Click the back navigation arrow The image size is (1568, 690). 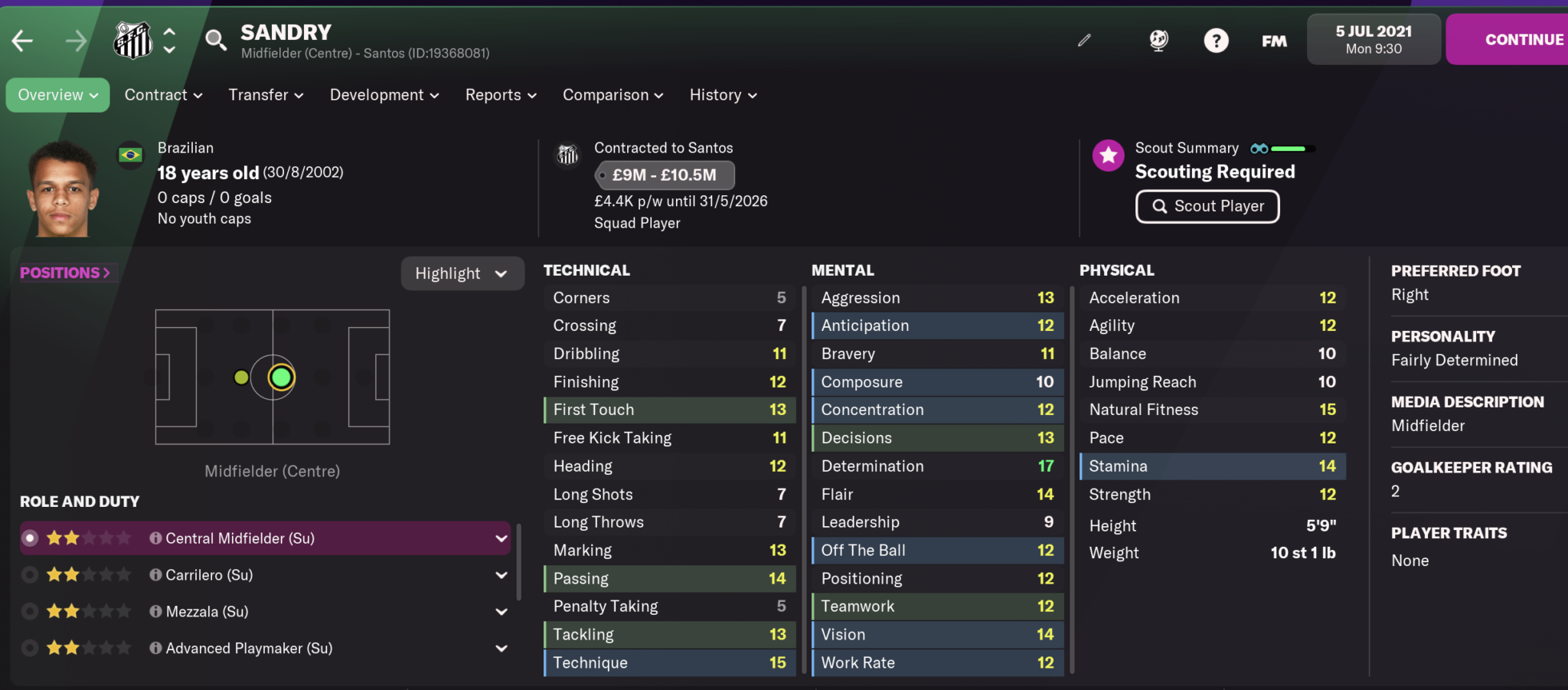[x=21, y=40]
